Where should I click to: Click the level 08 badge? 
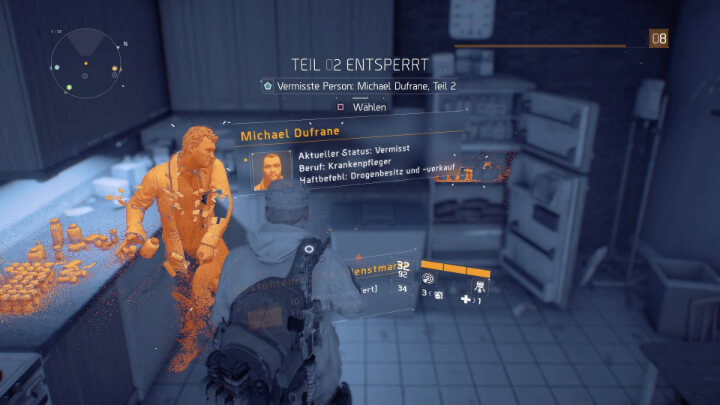point(657,39)
